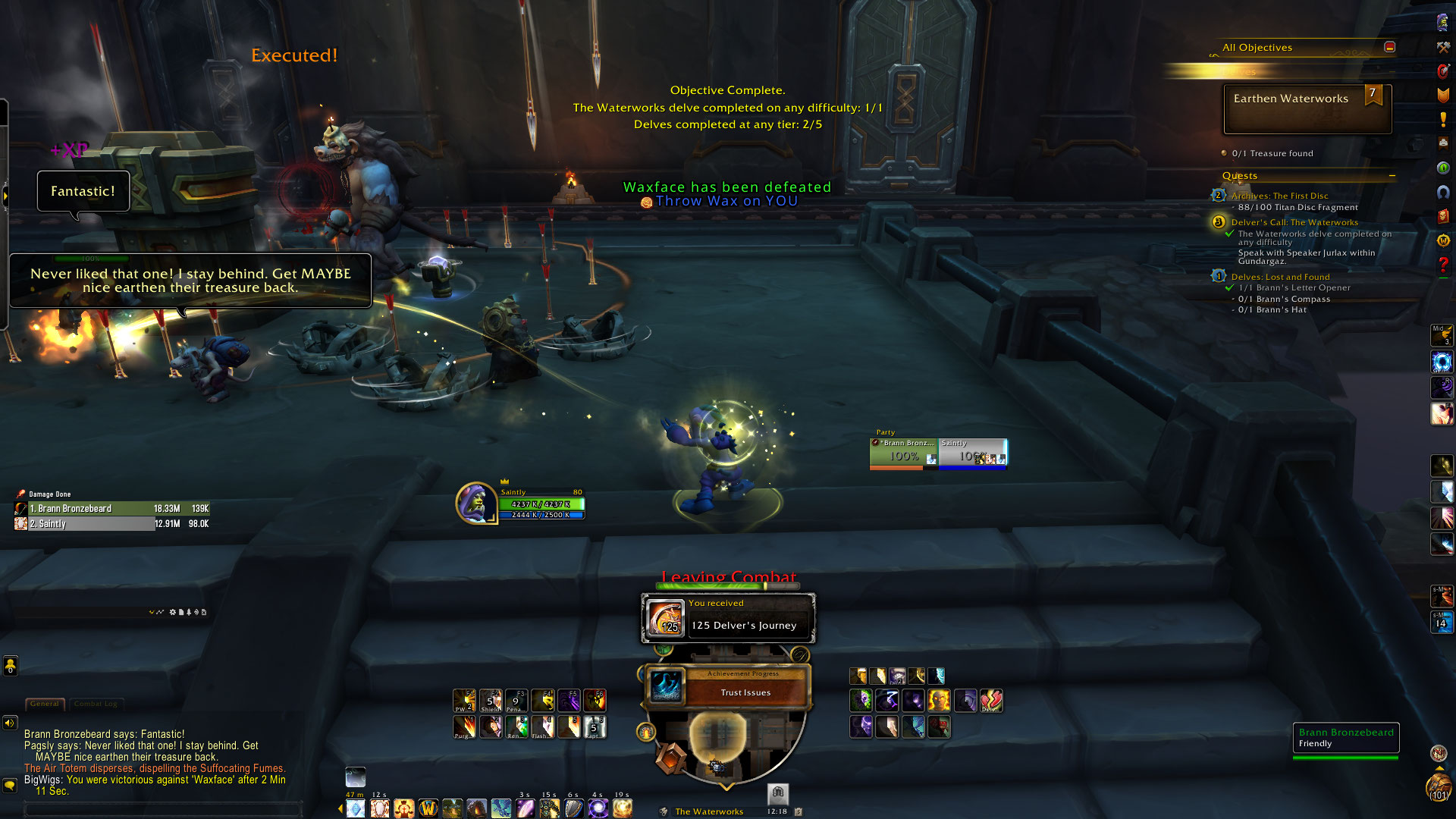Cast the Flash Heal ability
Screen dimensions: 1456x819
click(542, 726)
